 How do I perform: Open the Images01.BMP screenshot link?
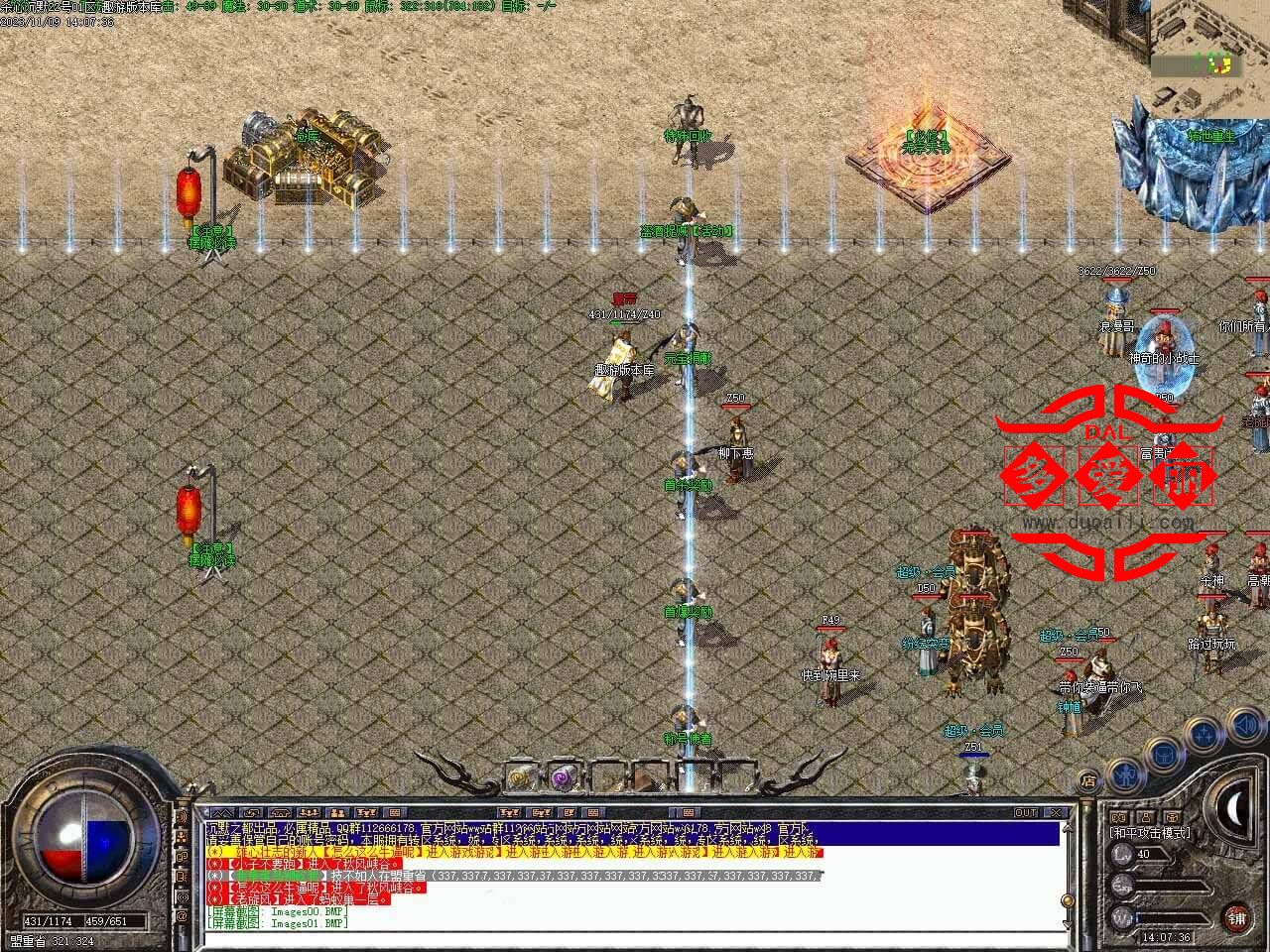[x=308, y=924]
